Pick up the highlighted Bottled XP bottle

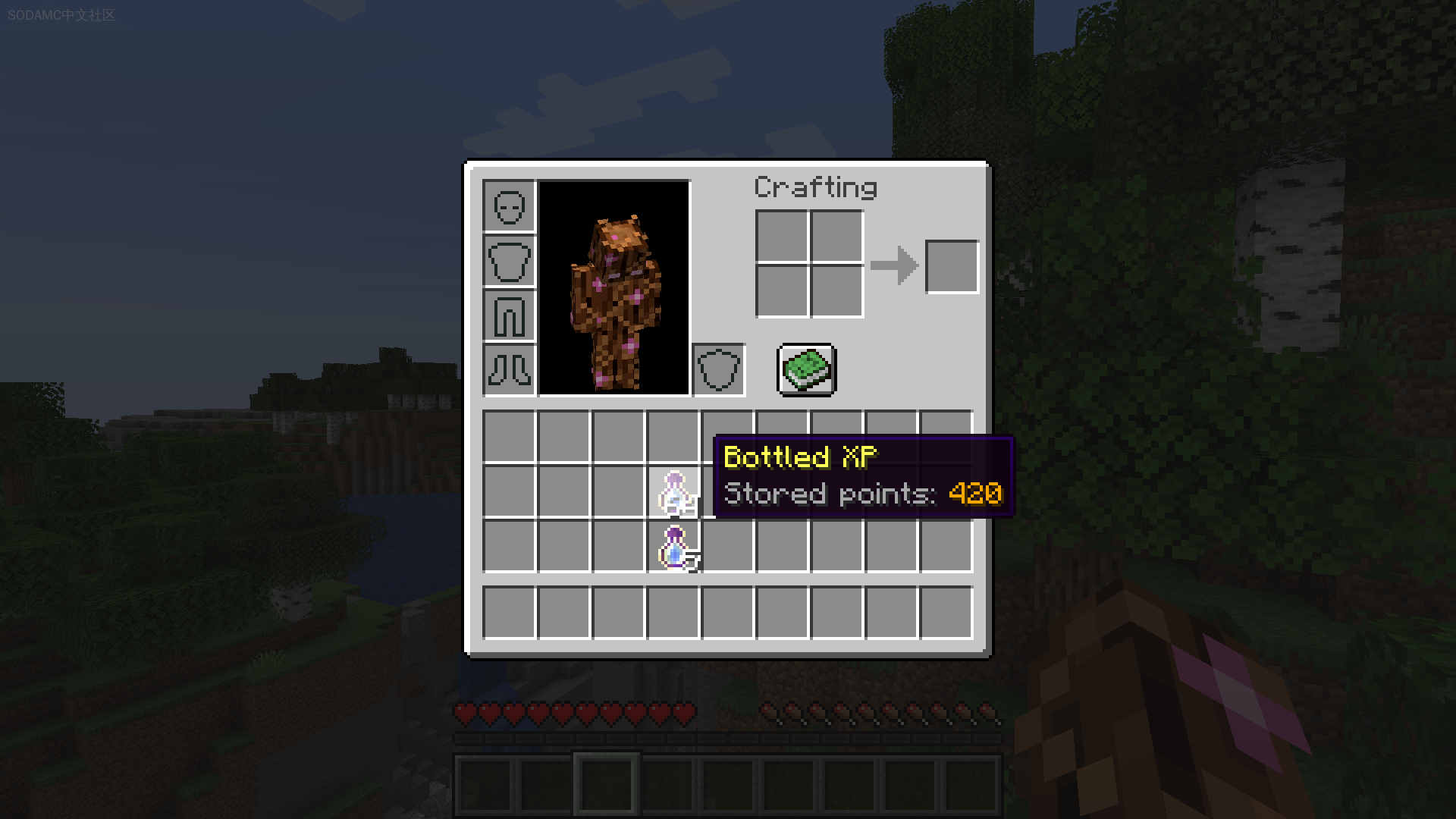(x=673, y=491)
